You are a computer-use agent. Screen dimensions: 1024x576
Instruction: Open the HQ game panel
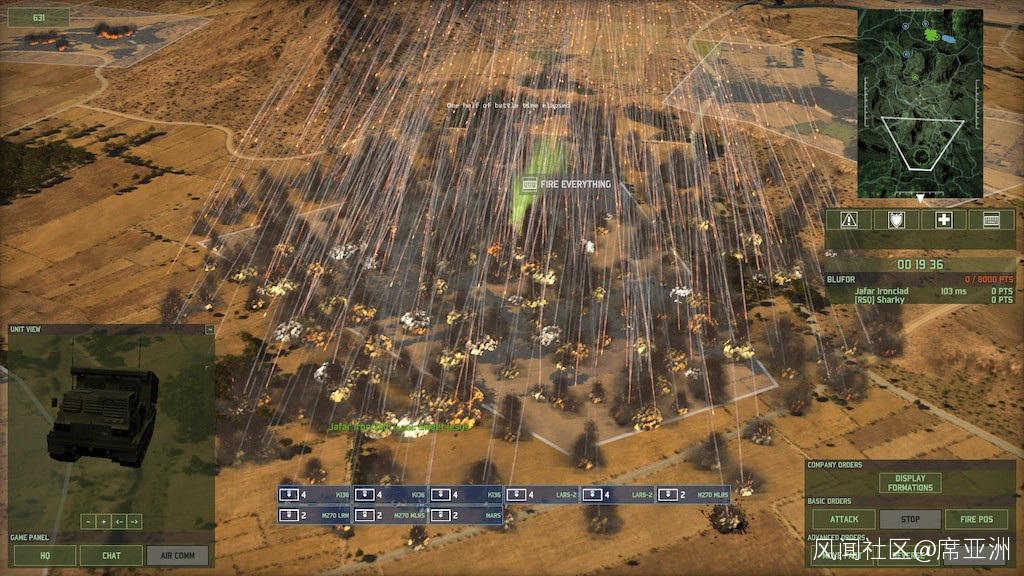click(x=44, y=555)
